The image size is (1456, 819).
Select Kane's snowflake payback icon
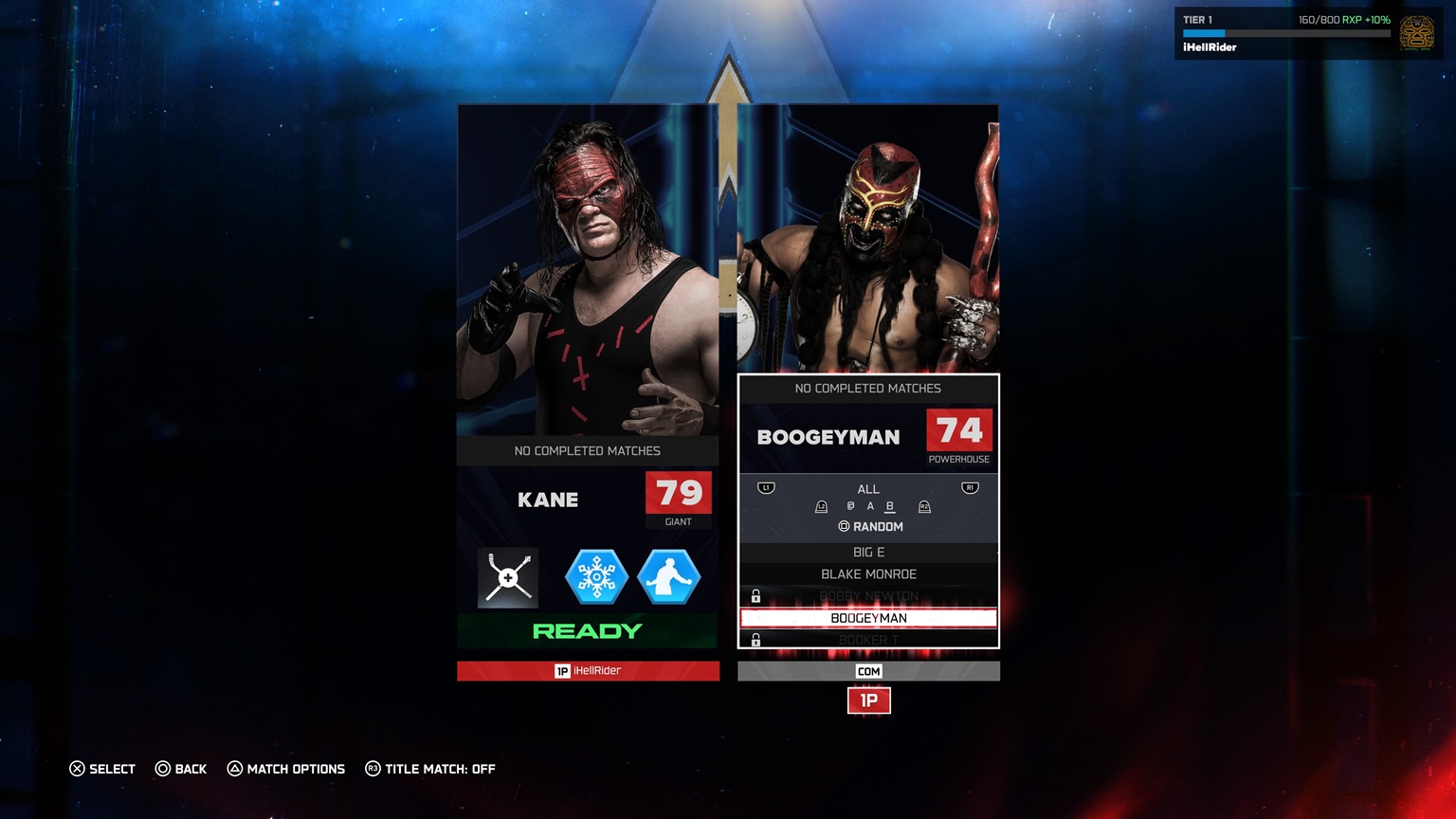(x=596, y=577)
